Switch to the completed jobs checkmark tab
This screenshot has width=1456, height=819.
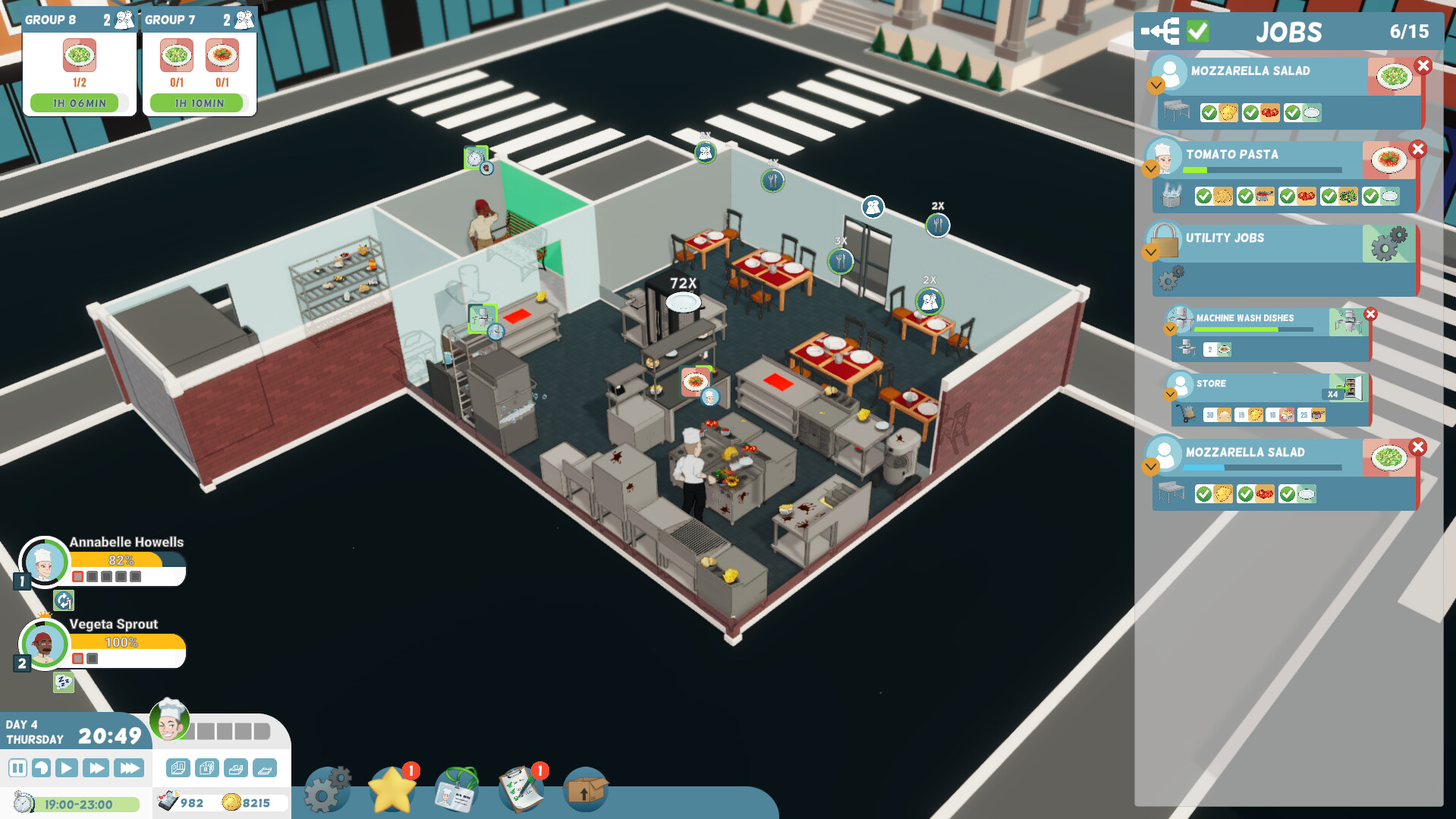pyautogui.click(x=1199, y=32)
